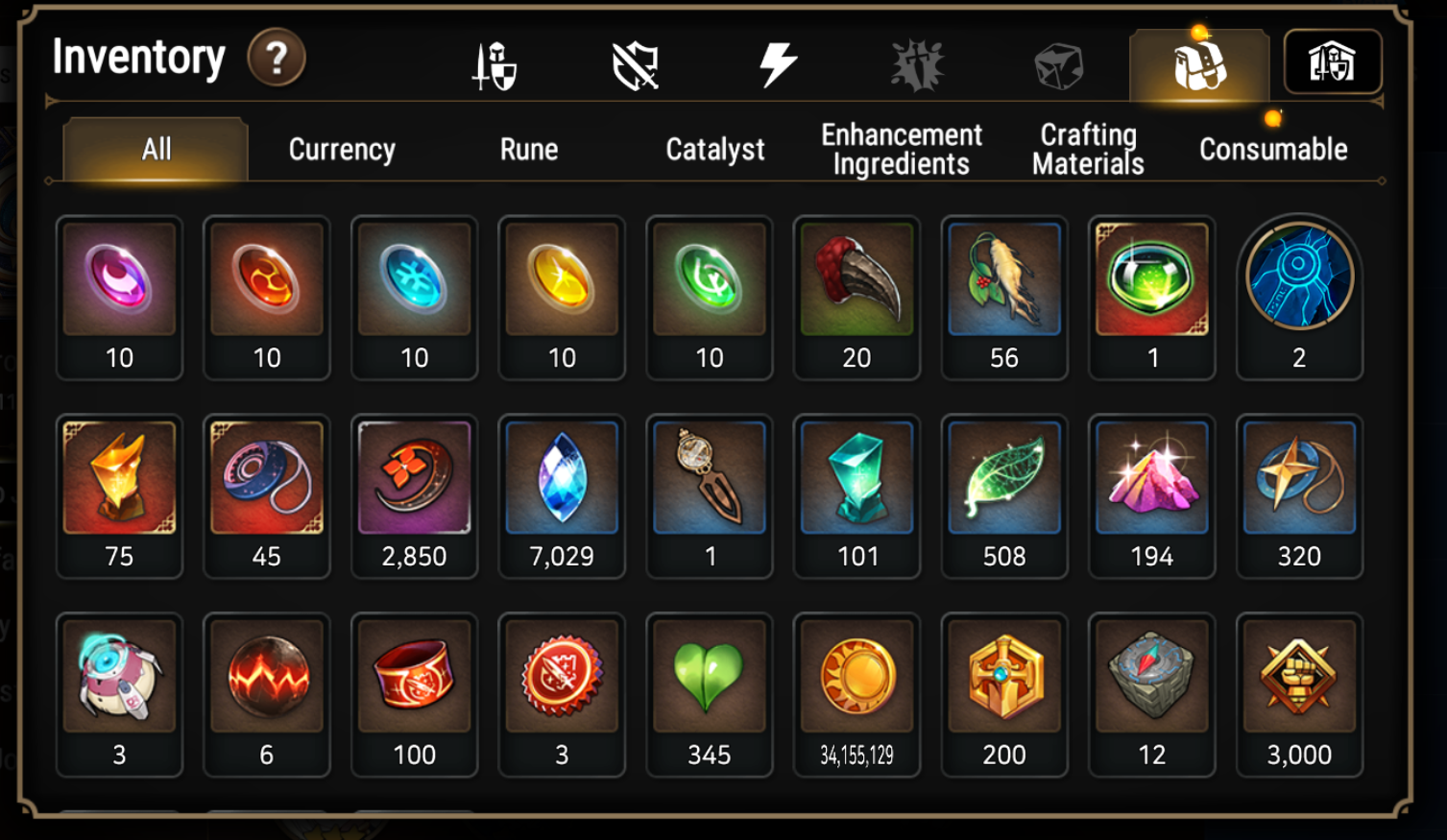This screenshot has height=840, width=1447.
Task: Open the knight helmet shield button
Action: tap(1332, 62)
